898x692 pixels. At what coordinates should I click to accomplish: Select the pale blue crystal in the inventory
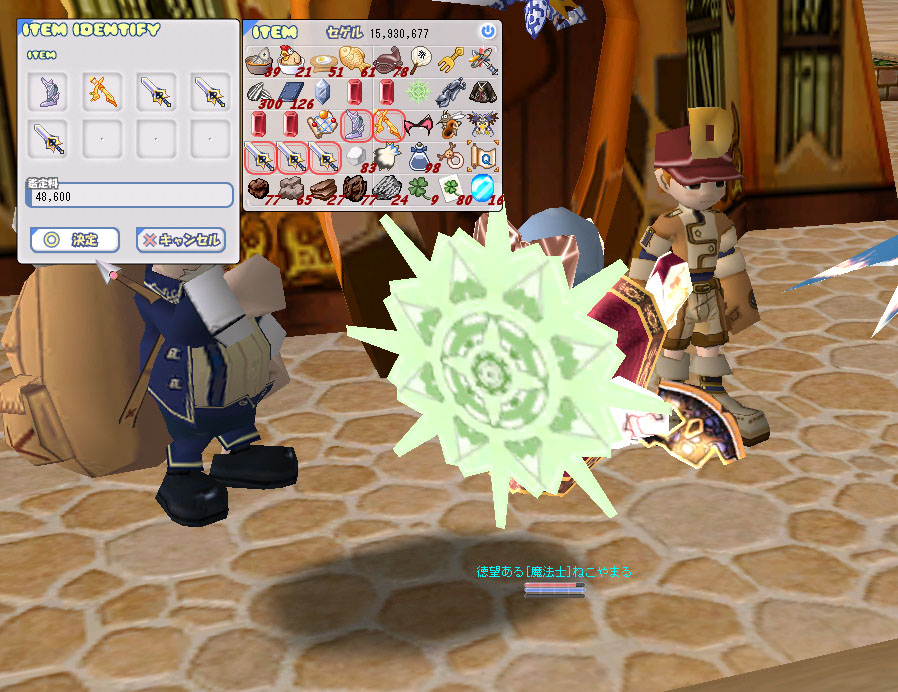tap(323, 93)
